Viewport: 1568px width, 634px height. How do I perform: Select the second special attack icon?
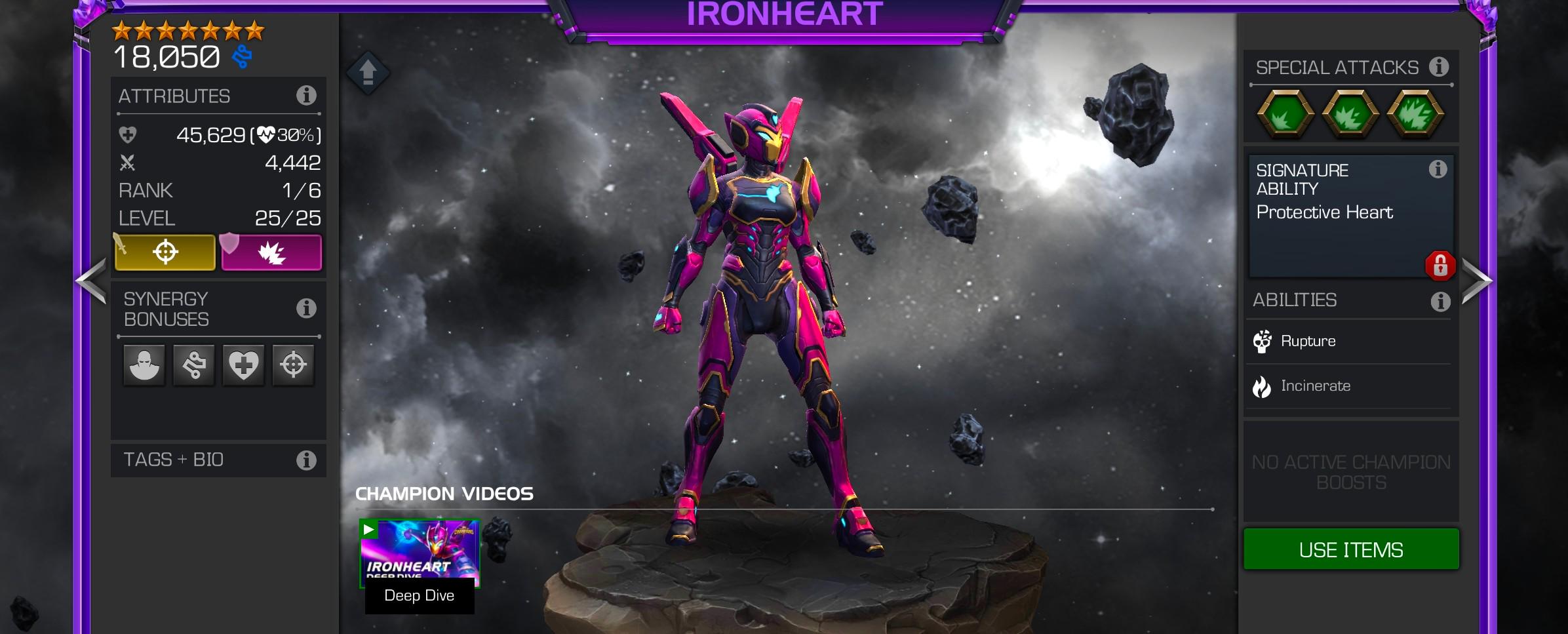pyautogui.click(x=1350, y=114)
